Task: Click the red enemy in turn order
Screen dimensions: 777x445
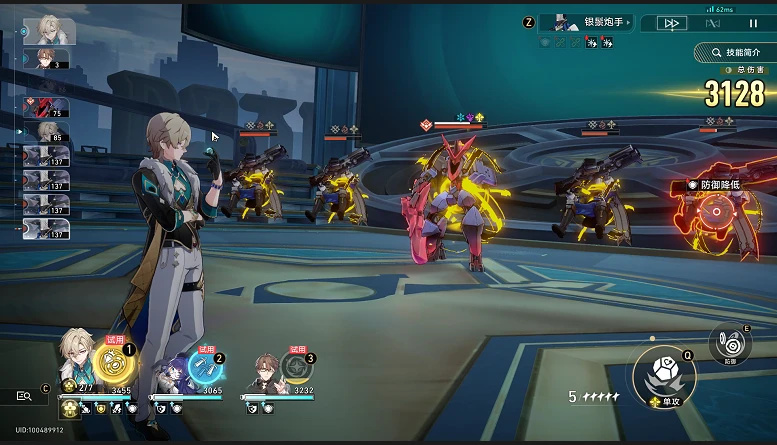Action: (x=46, y=107)
